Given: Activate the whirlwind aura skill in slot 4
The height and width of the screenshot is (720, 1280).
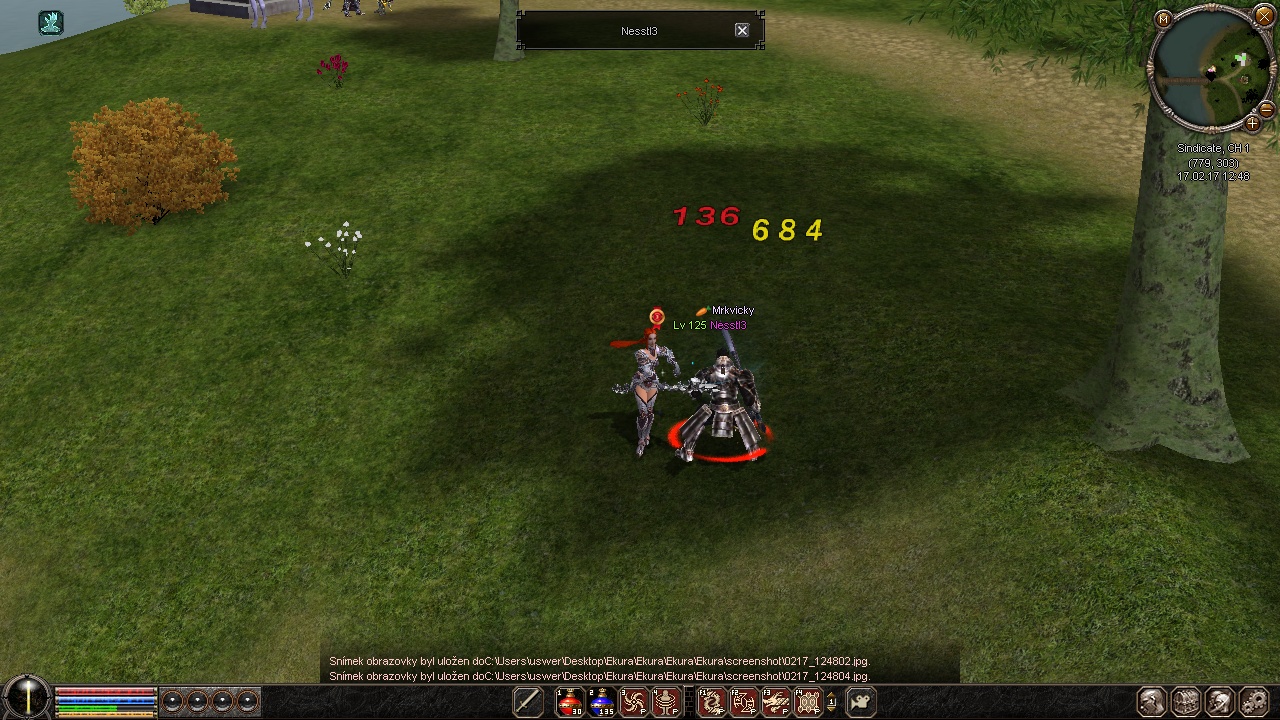Looking at the screenshot, I should pyautogui.click(x=666, y=702).
